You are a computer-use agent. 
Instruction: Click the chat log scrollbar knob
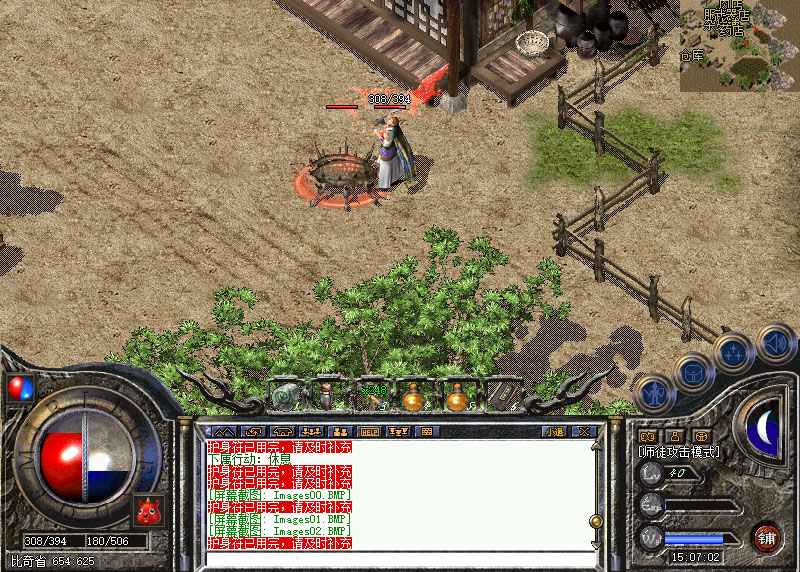(596, 520)
